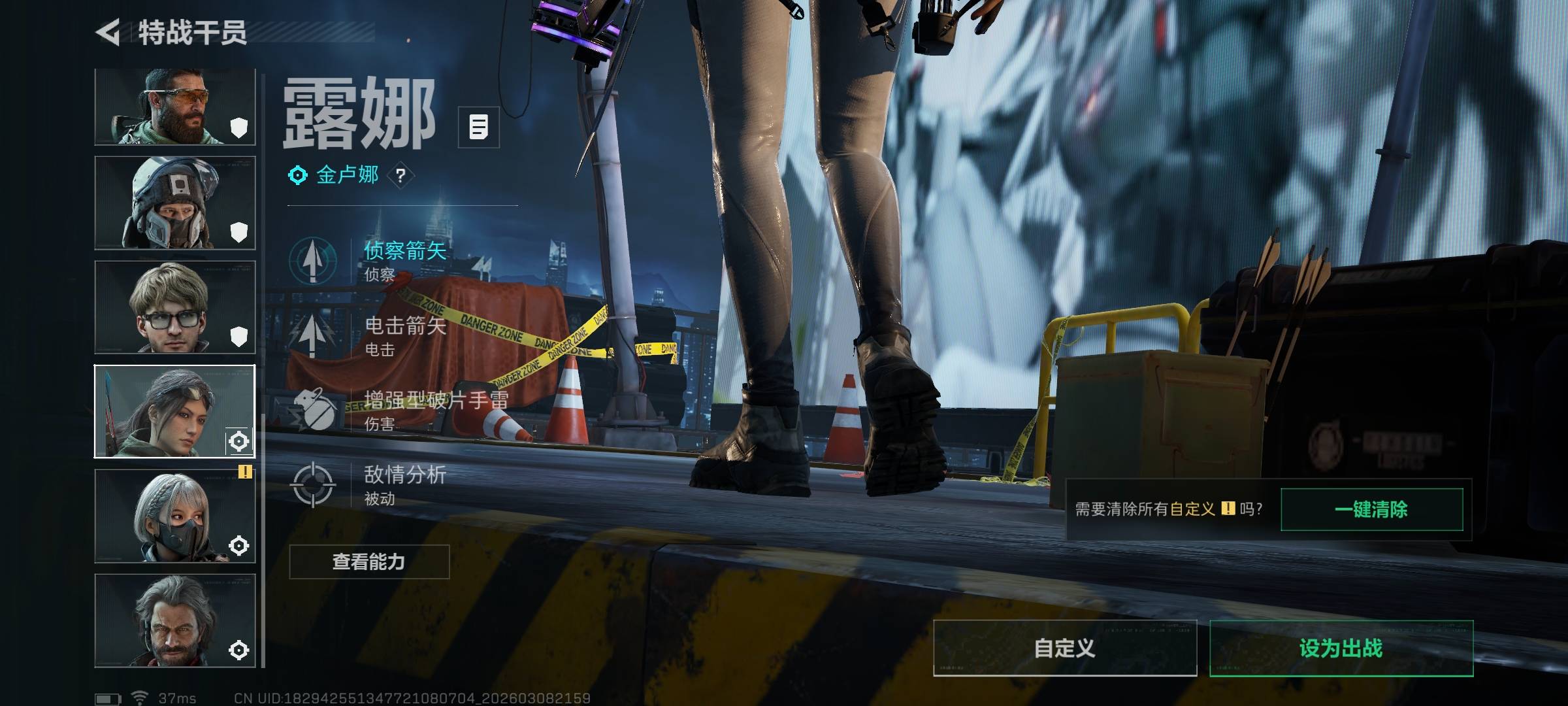Go back using the arrow beside 特战干员

coord(108,32)
